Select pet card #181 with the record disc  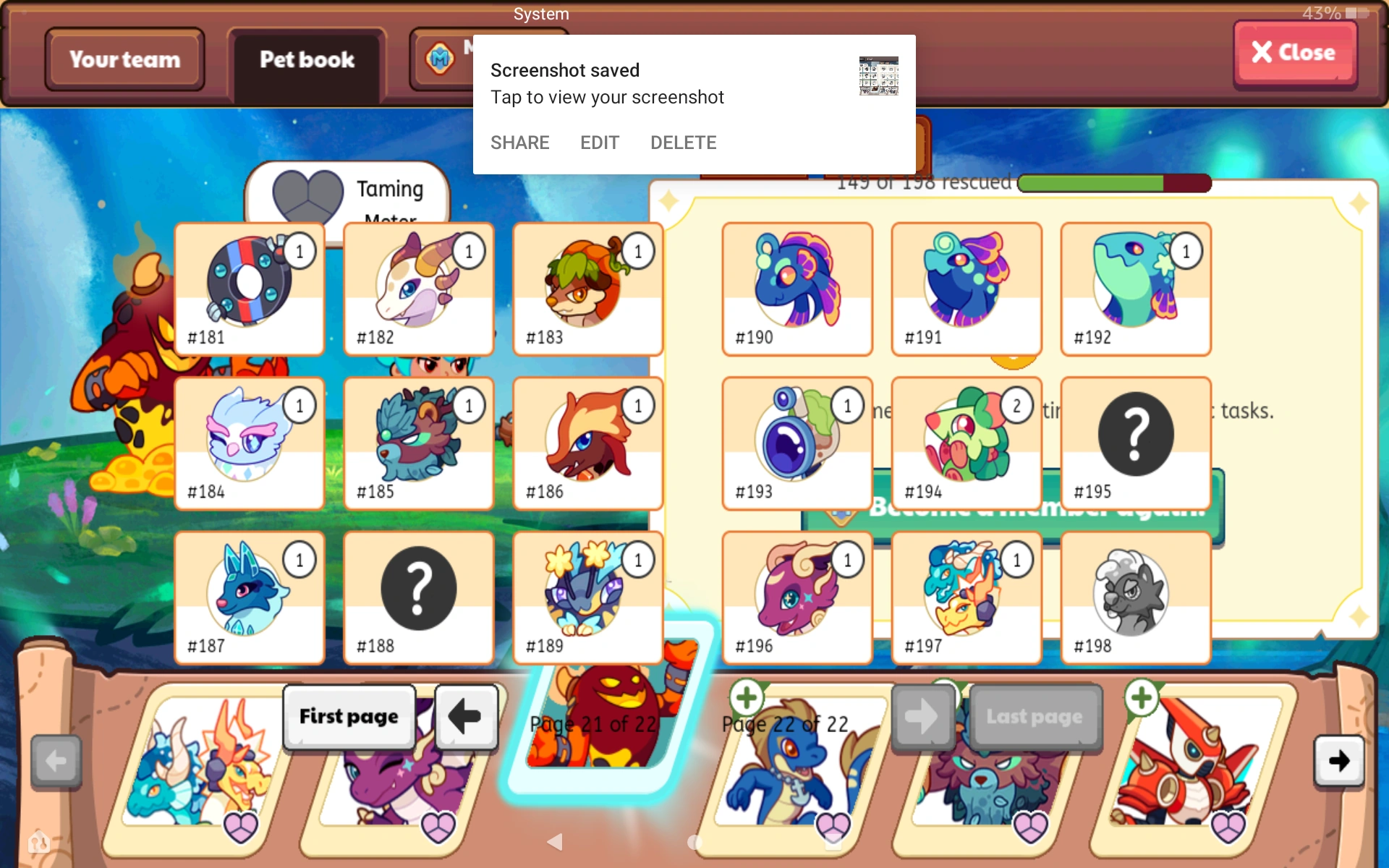pyautogui.click(x=249, y=289)
